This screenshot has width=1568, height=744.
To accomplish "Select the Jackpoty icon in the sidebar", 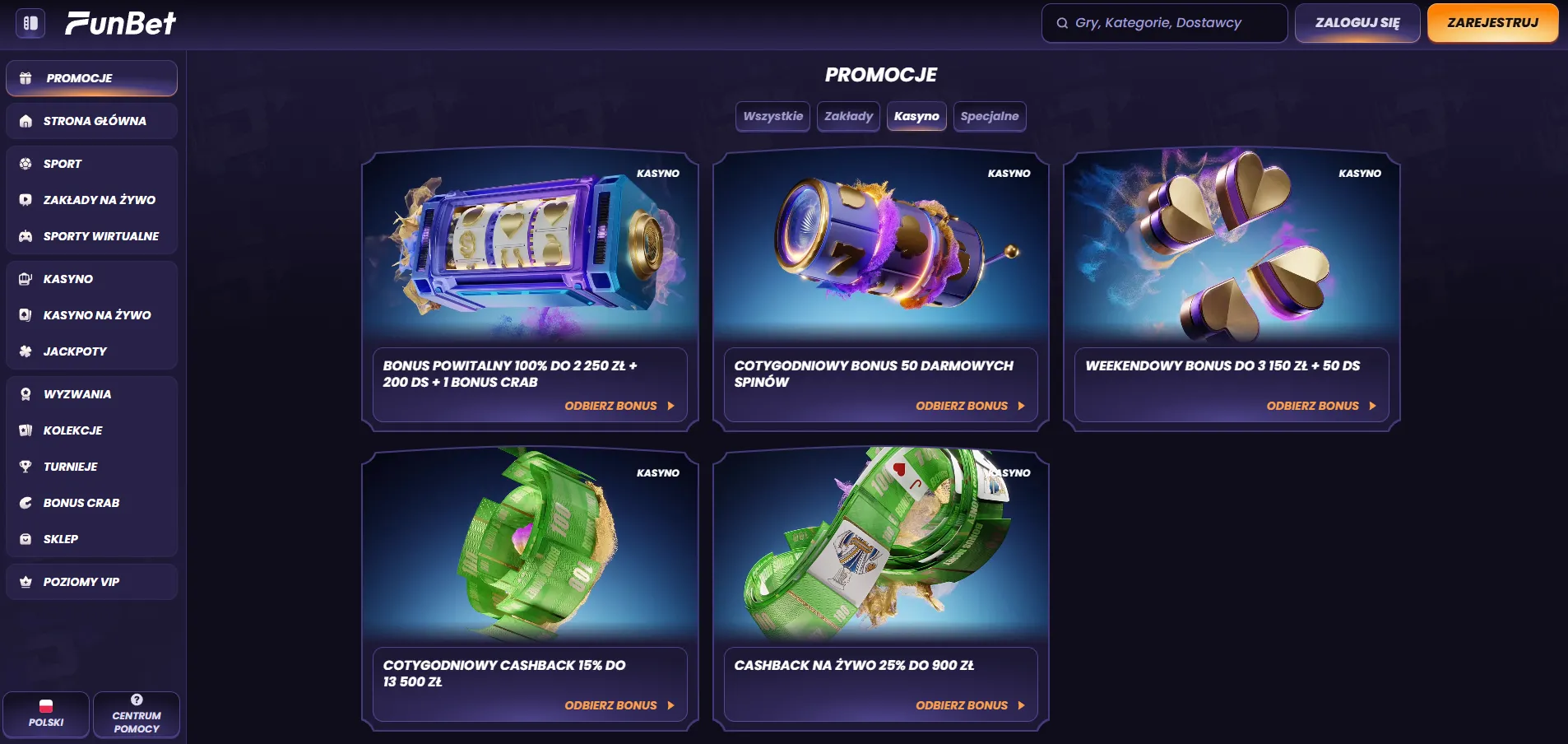I will 26,351.
